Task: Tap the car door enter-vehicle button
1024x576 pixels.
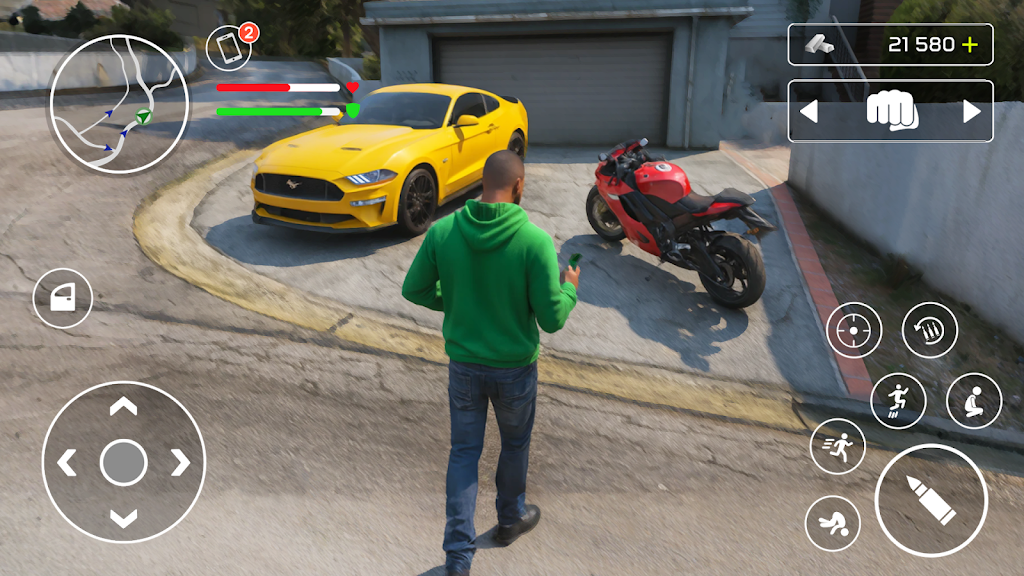Action: coord(63,298)
